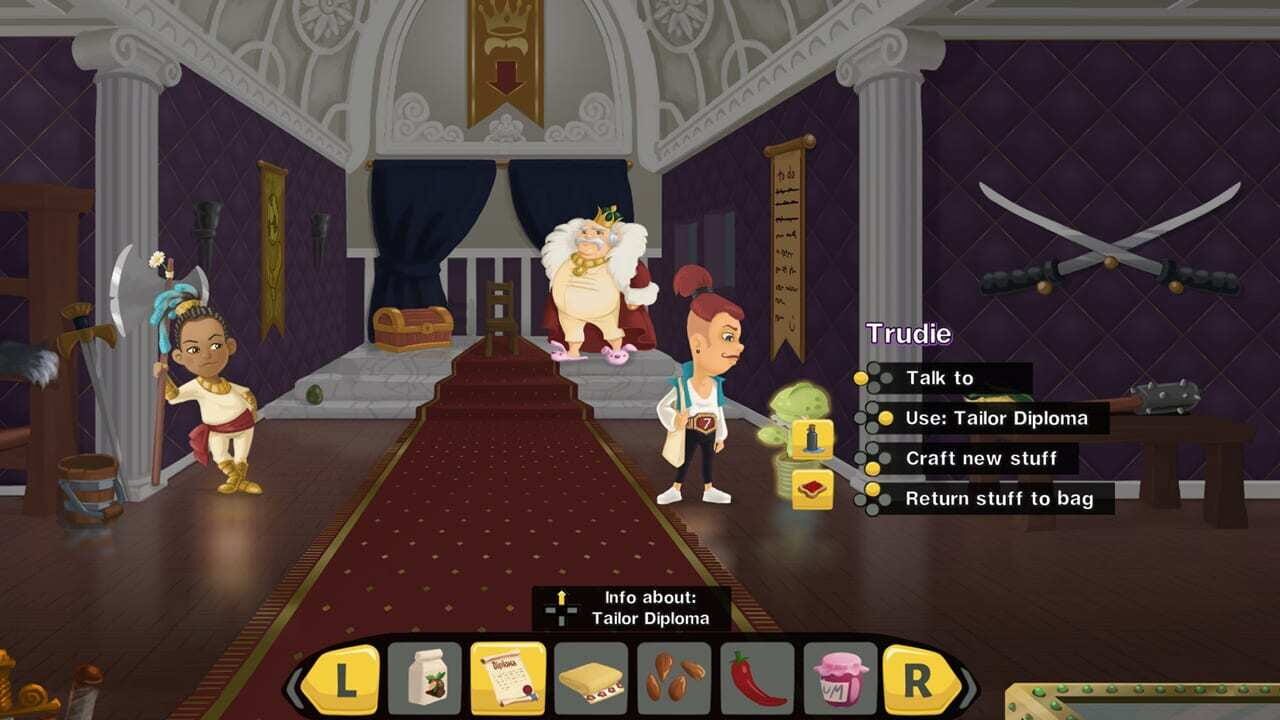
Task: Choose the Talk to option
Action: (938, 378)
